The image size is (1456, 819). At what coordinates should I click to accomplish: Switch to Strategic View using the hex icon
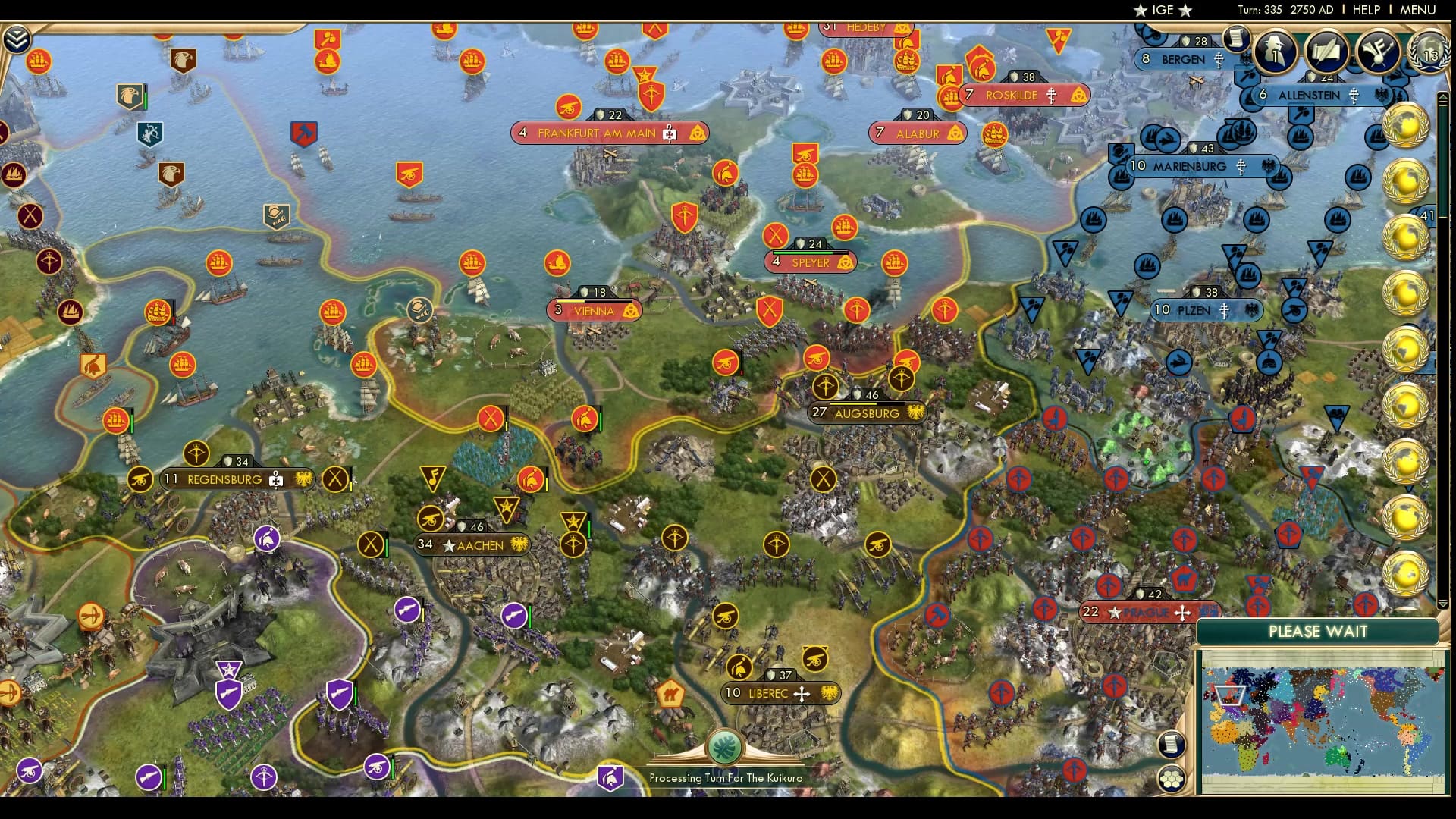point(1170,779)
